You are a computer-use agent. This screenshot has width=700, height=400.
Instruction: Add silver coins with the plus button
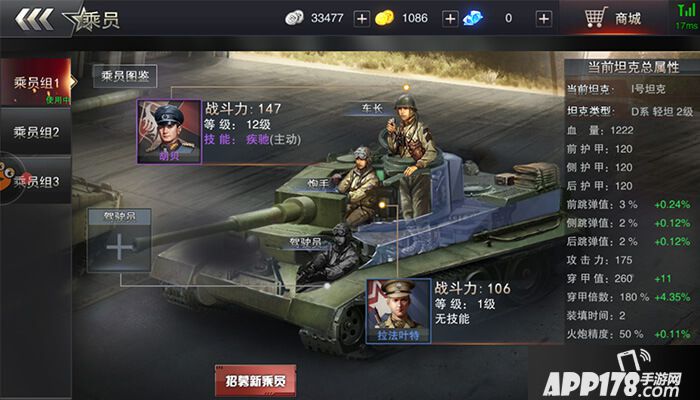pyautogui.click(x=361, y=19)
